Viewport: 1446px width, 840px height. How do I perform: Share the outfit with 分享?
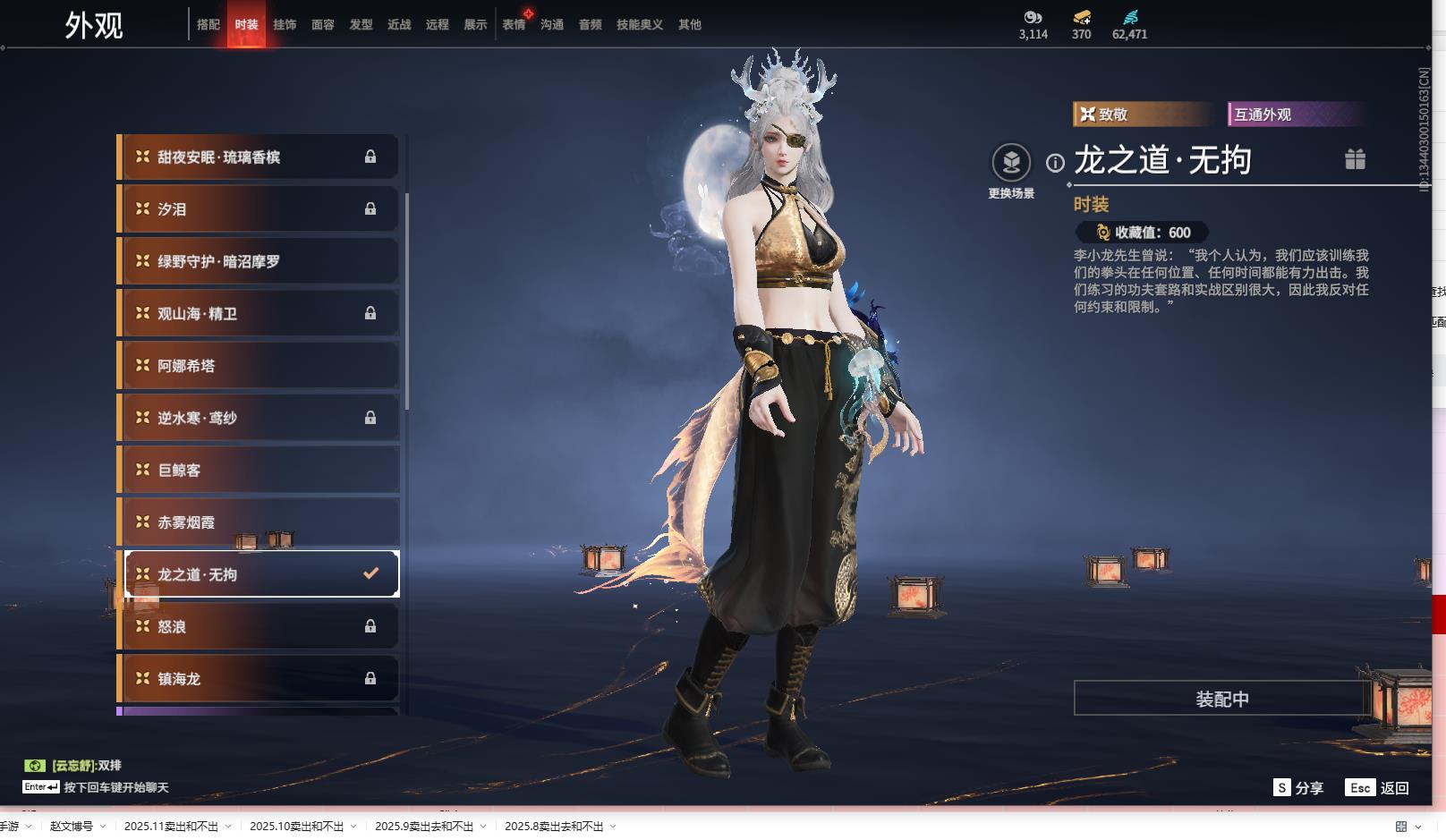(1298, 788)
